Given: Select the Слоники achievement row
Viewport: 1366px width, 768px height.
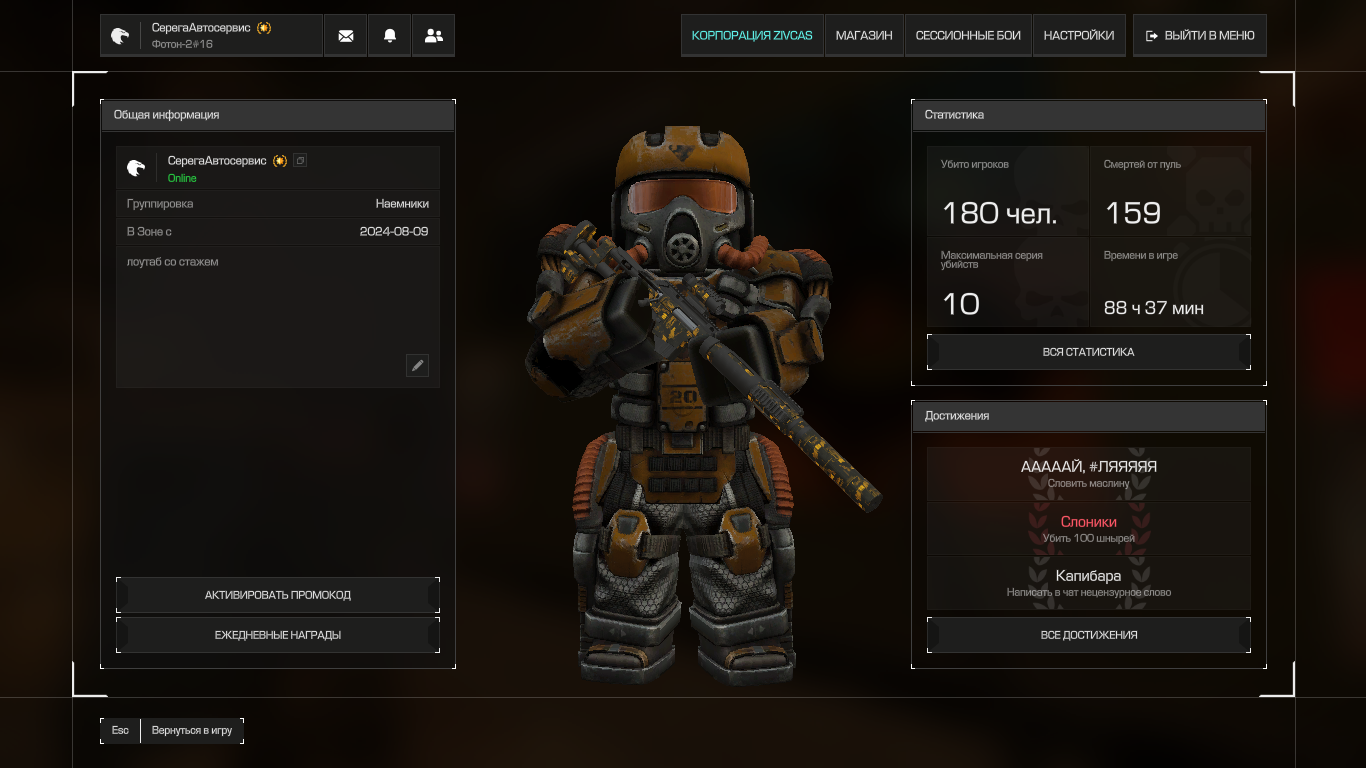Looking at the screenshot, I should (1088, 529).
